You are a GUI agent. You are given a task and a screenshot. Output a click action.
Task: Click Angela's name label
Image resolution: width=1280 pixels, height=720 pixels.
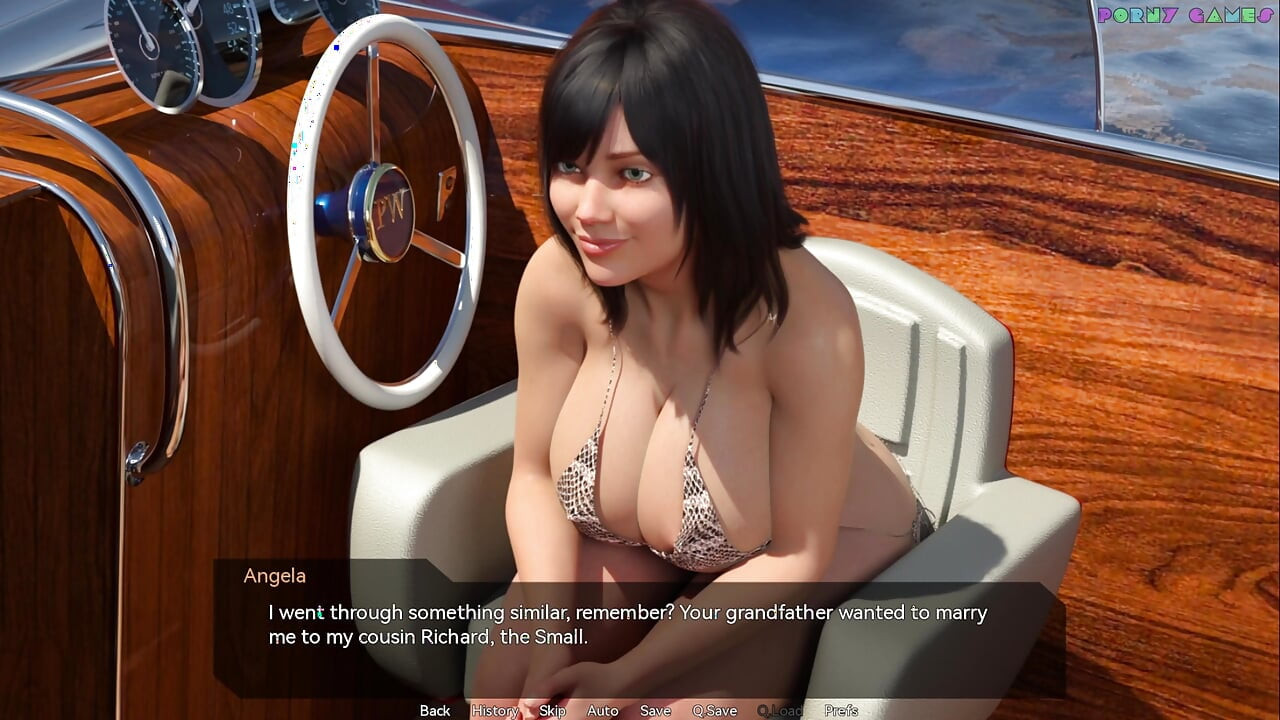point(275,576)
